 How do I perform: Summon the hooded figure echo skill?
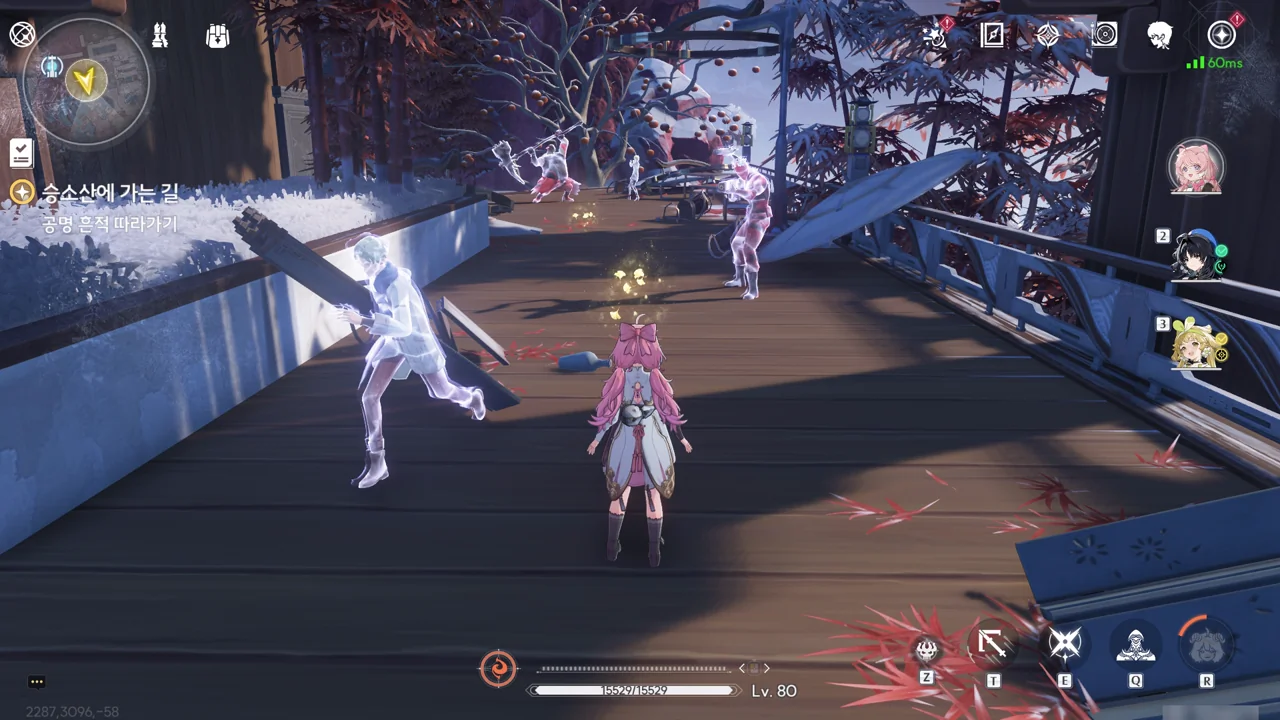click(x=1136, y=644)
